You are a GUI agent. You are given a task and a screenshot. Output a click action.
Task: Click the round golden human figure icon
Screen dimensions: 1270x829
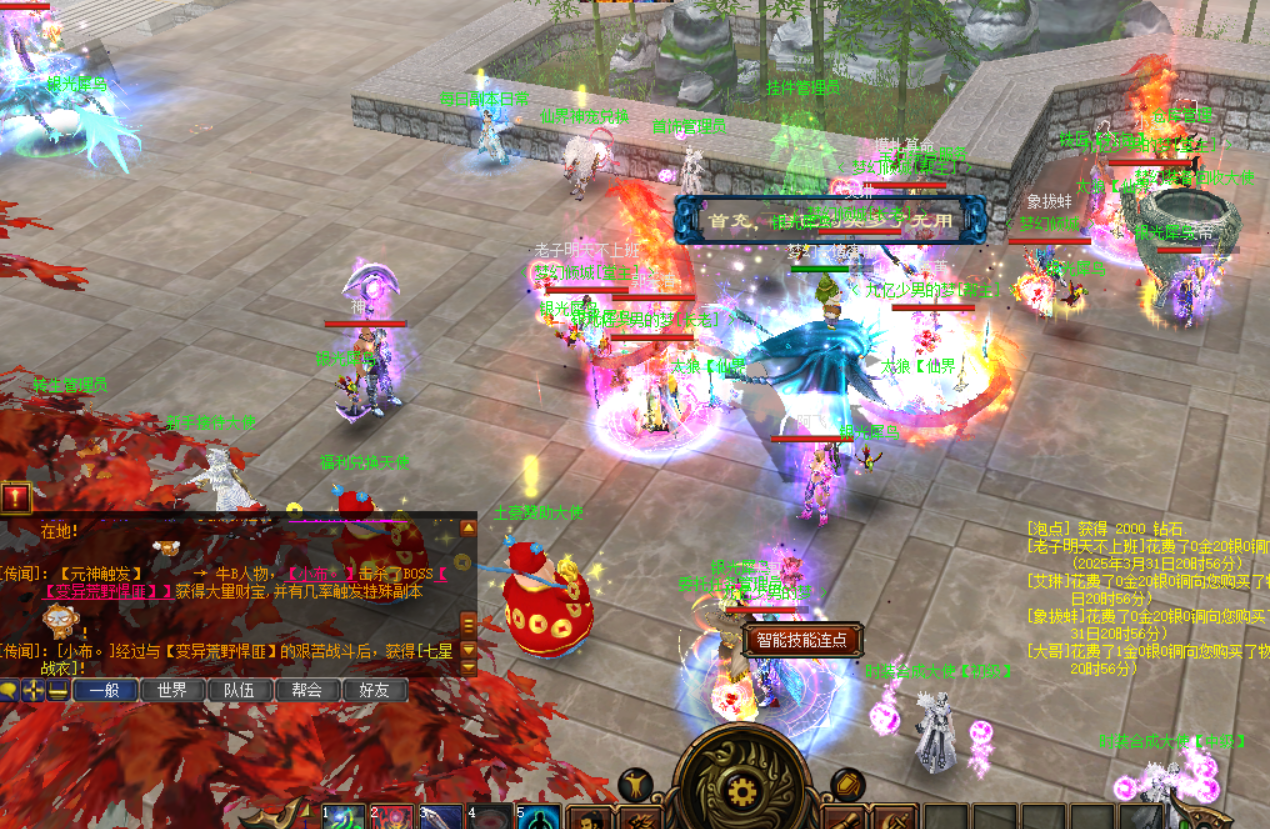point(635,784)
